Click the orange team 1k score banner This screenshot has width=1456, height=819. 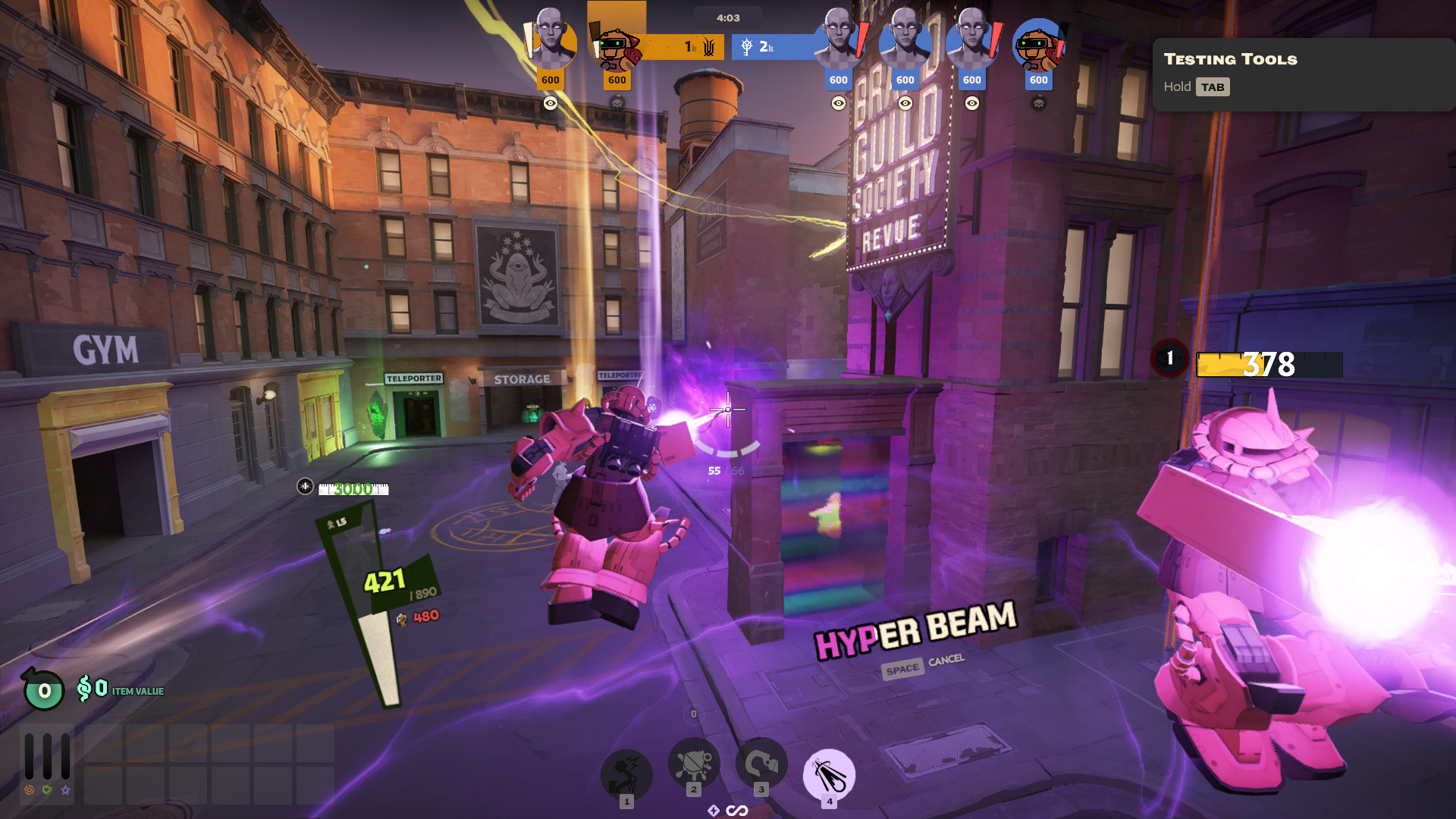[x=686, y=47]
